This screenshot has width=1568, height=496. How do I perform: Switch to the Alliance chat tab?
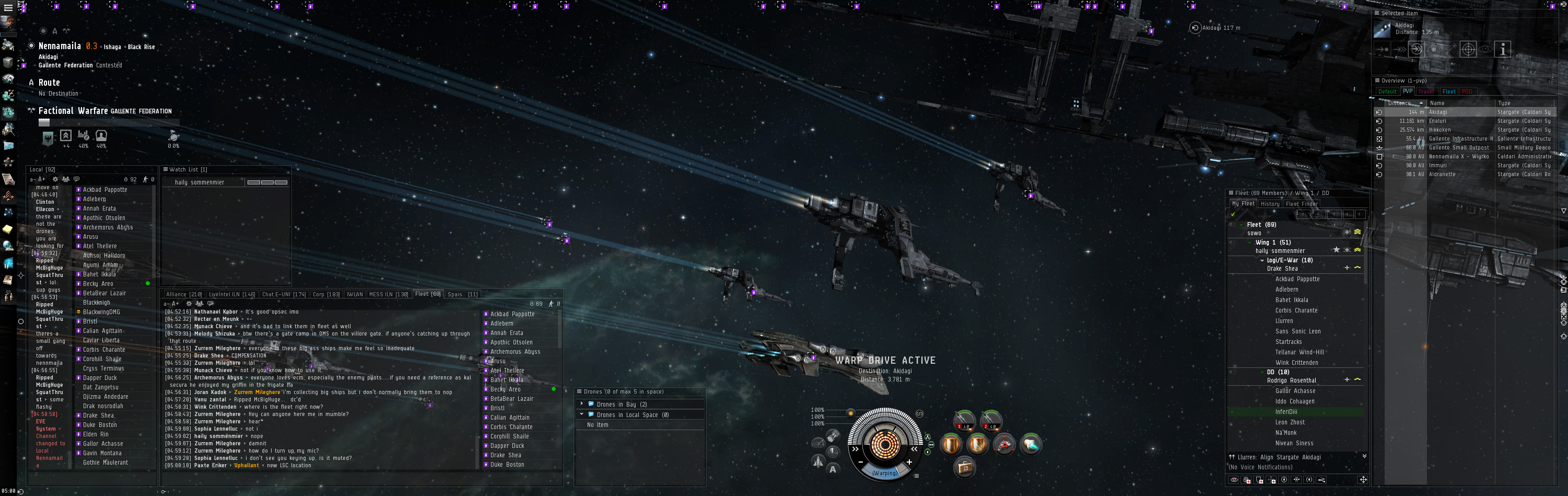click(x=183, y=294)
